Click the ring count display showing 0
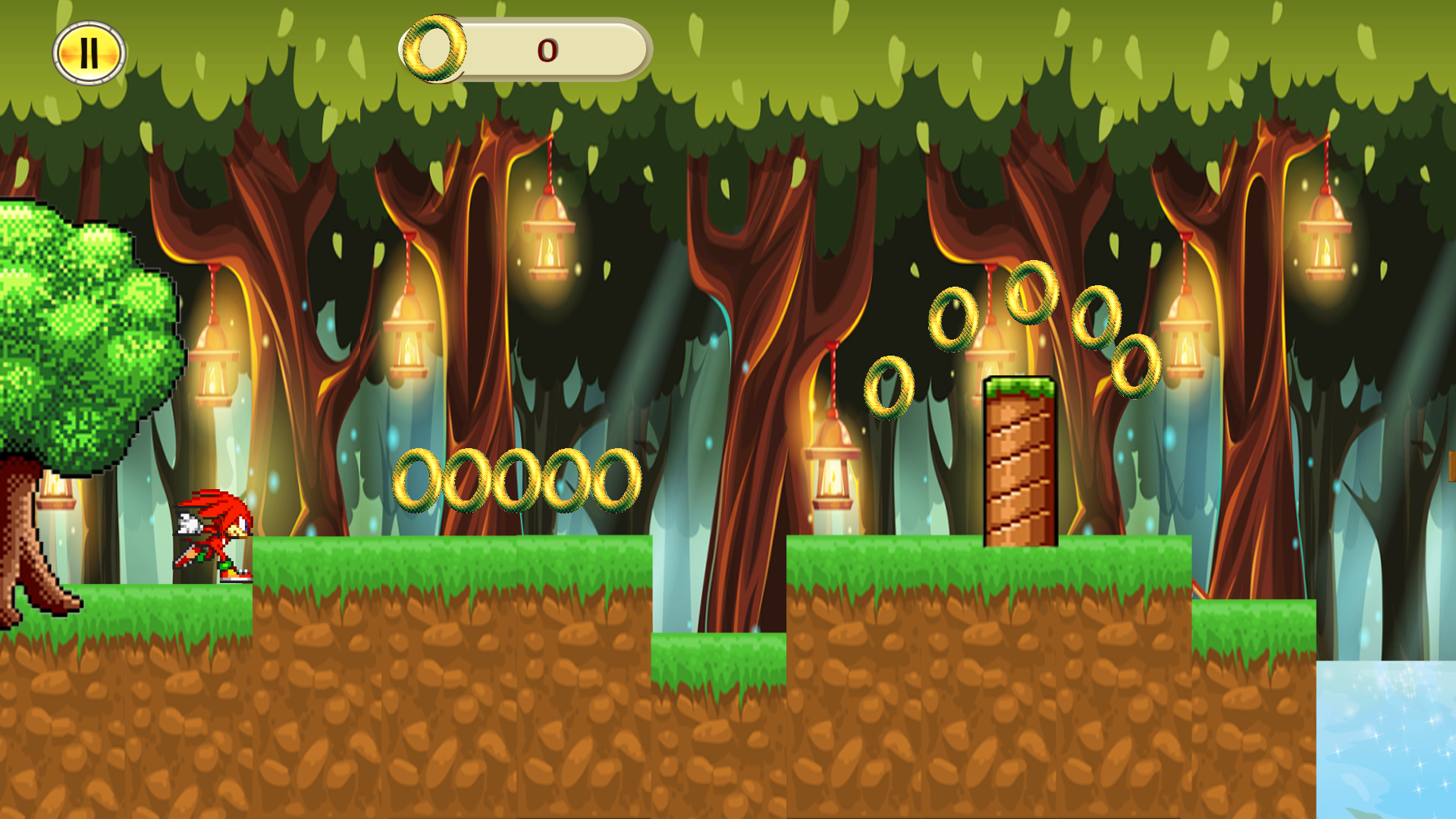 tap(548, 51)
